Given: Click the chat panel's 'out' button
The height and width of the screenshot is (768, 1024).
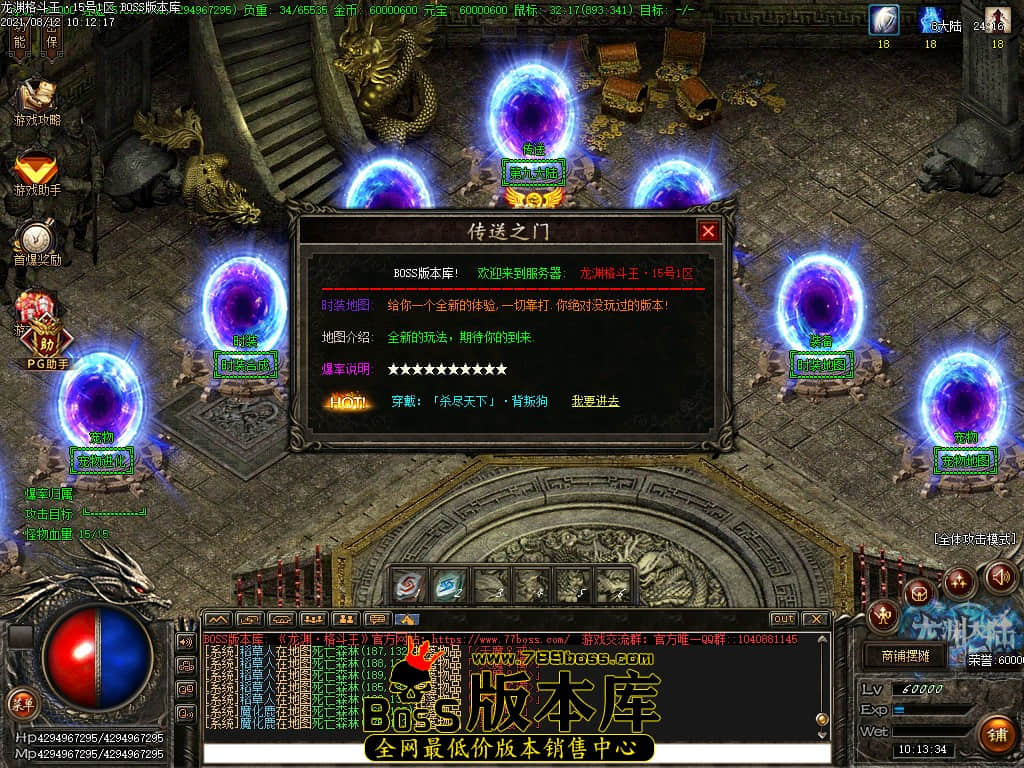Looking at the screenshot, I should (x=783, y=619).
